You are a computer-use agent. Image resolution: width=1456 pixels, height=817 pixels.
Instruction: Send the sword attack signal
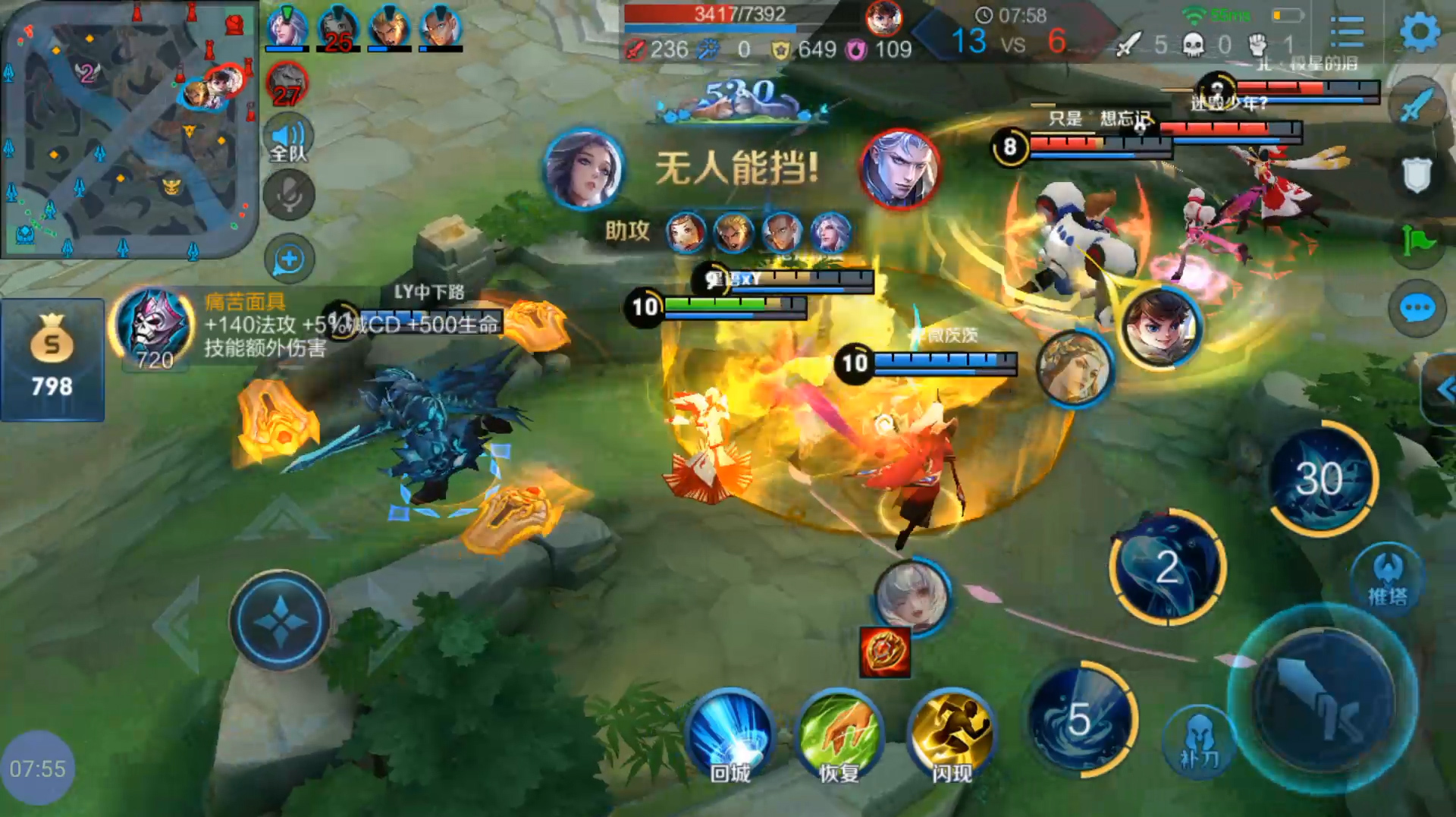click(1416, 106)
